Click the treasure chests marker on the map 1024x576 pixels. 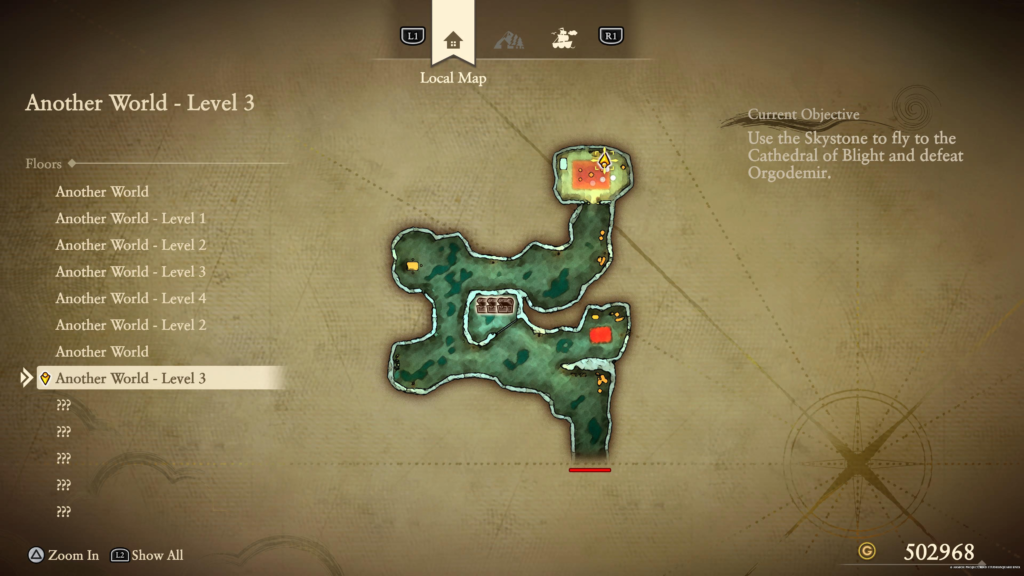(x=495, y=306)
